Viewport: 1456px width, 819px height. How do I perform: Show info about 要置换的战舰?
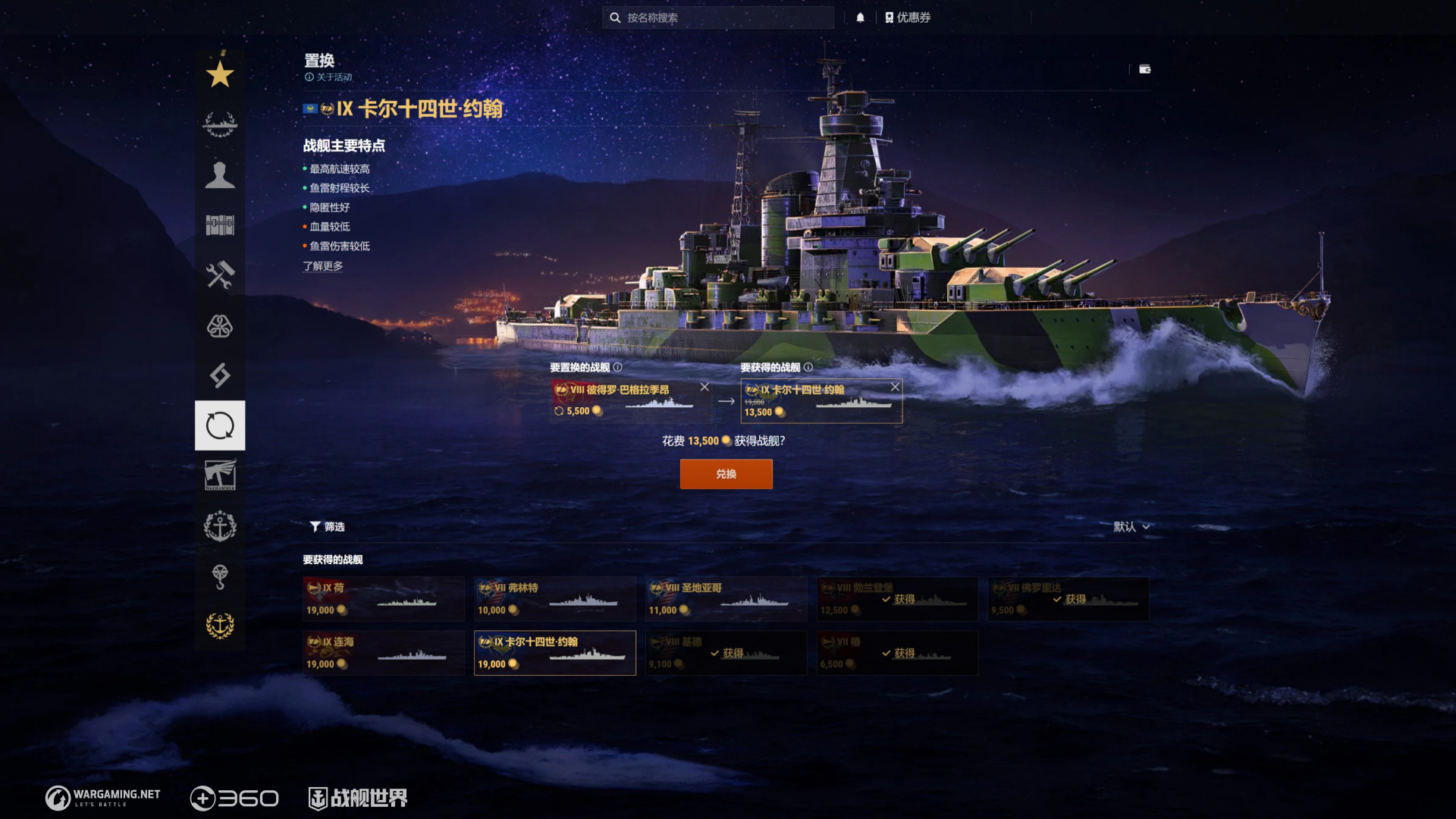point(617,367)
